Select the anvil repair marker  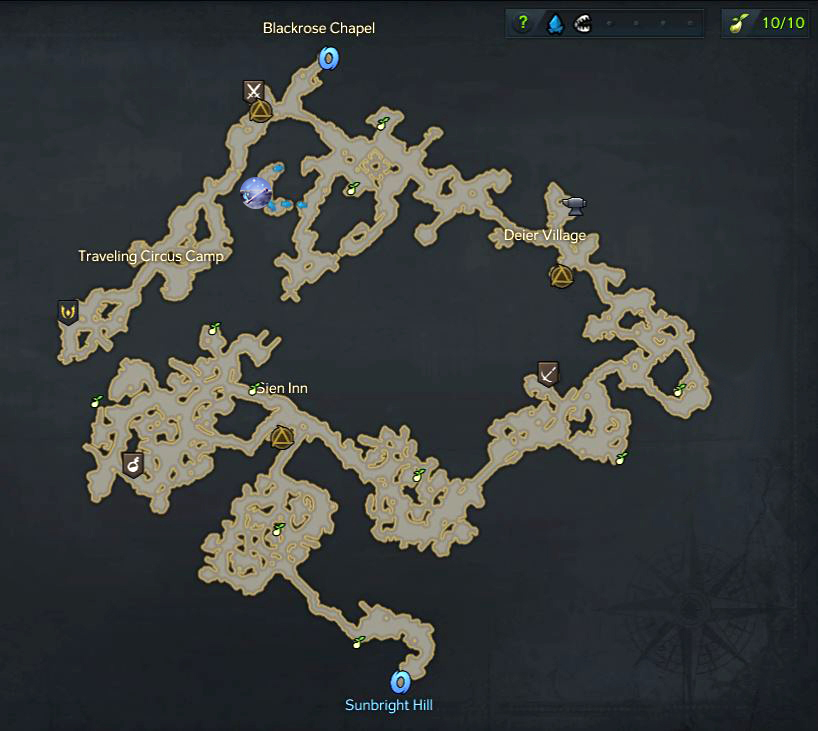tap(574, 205)
